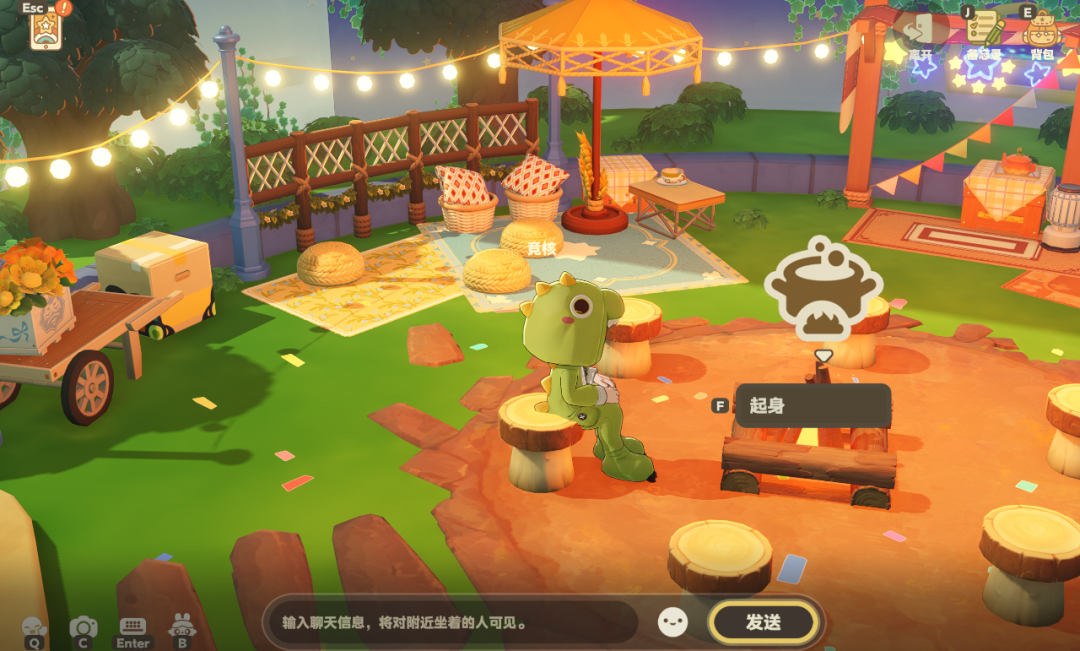Send the chat message with 发送
The width and height of the screenshot is (1080, 651).
pyautogui.click(x=763, y=622)
